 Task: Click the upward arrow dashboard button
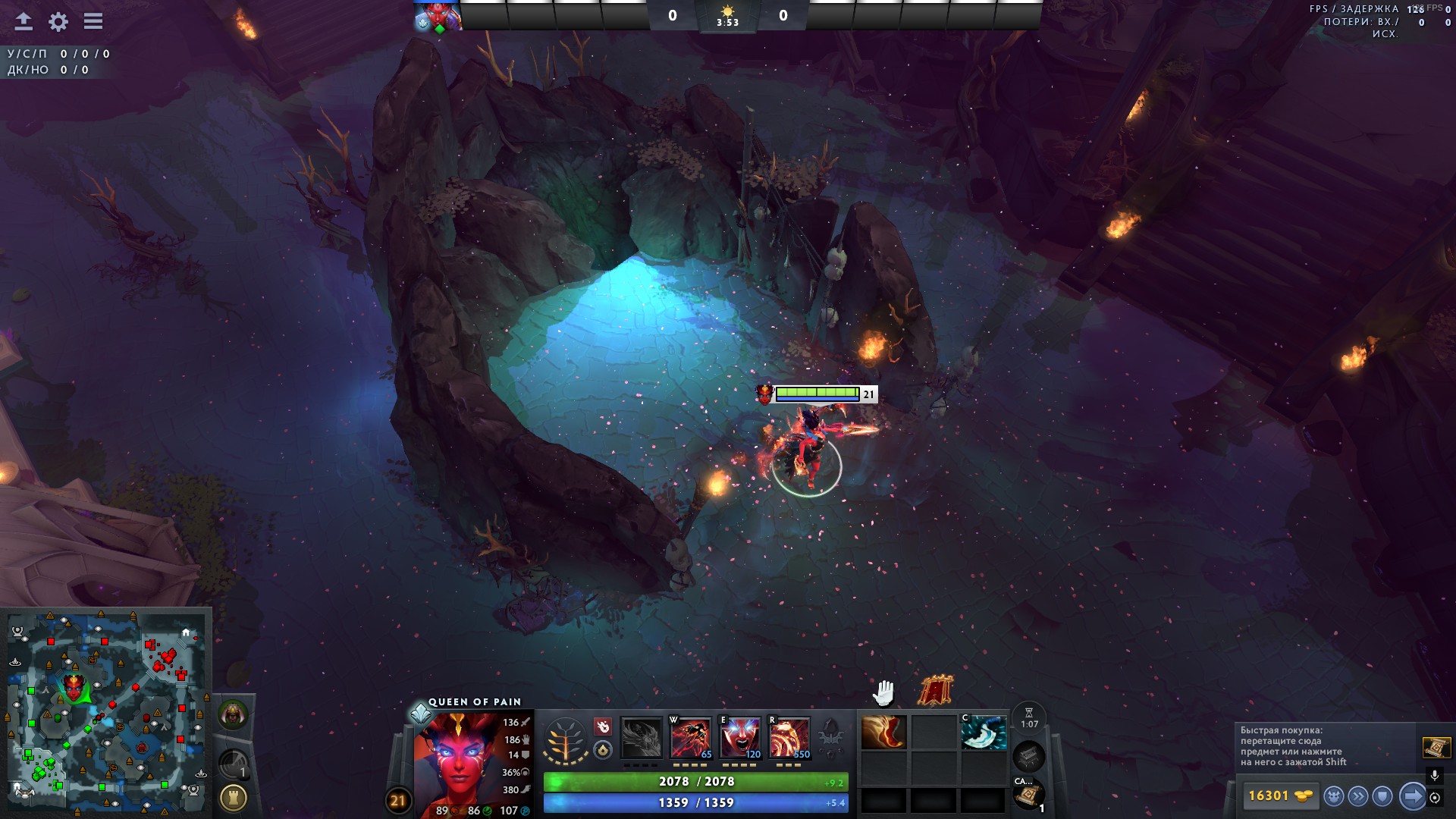[24, 21]
